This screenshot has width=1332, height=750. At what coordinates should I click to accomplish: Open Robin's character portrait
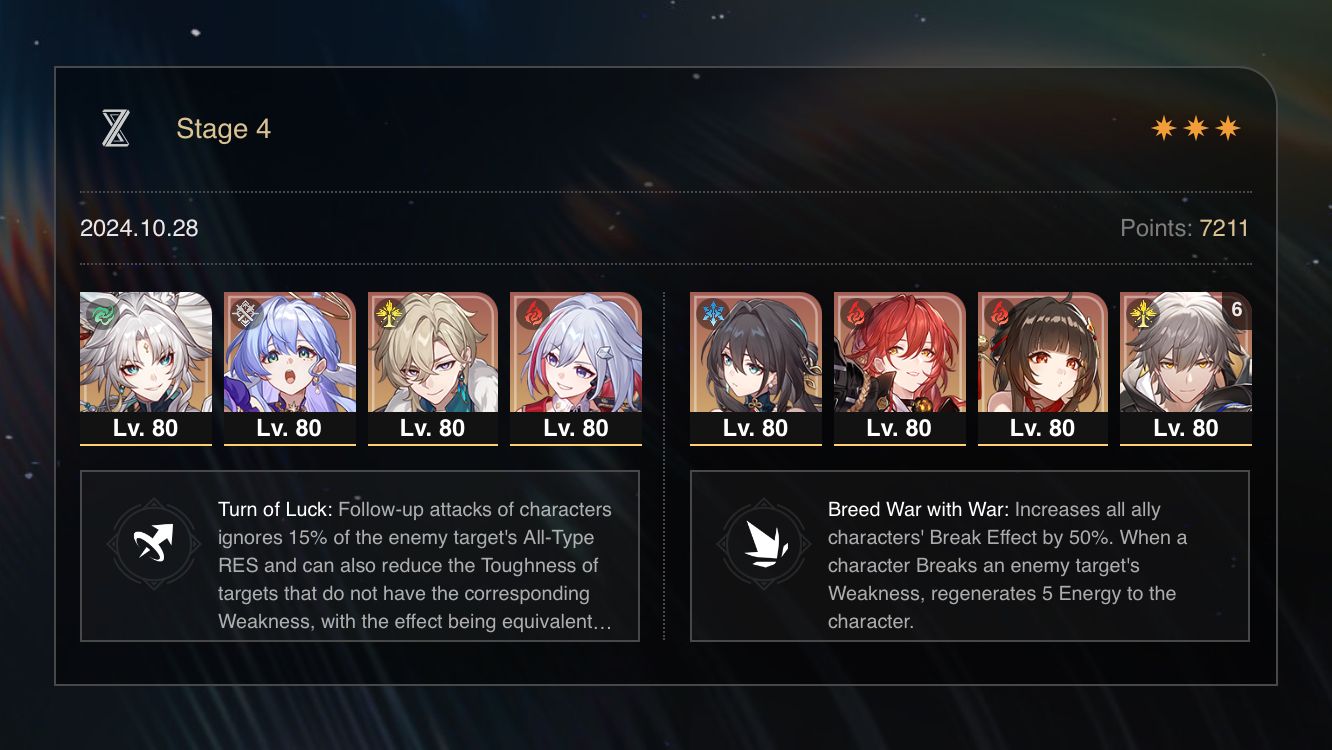point(289,360)
